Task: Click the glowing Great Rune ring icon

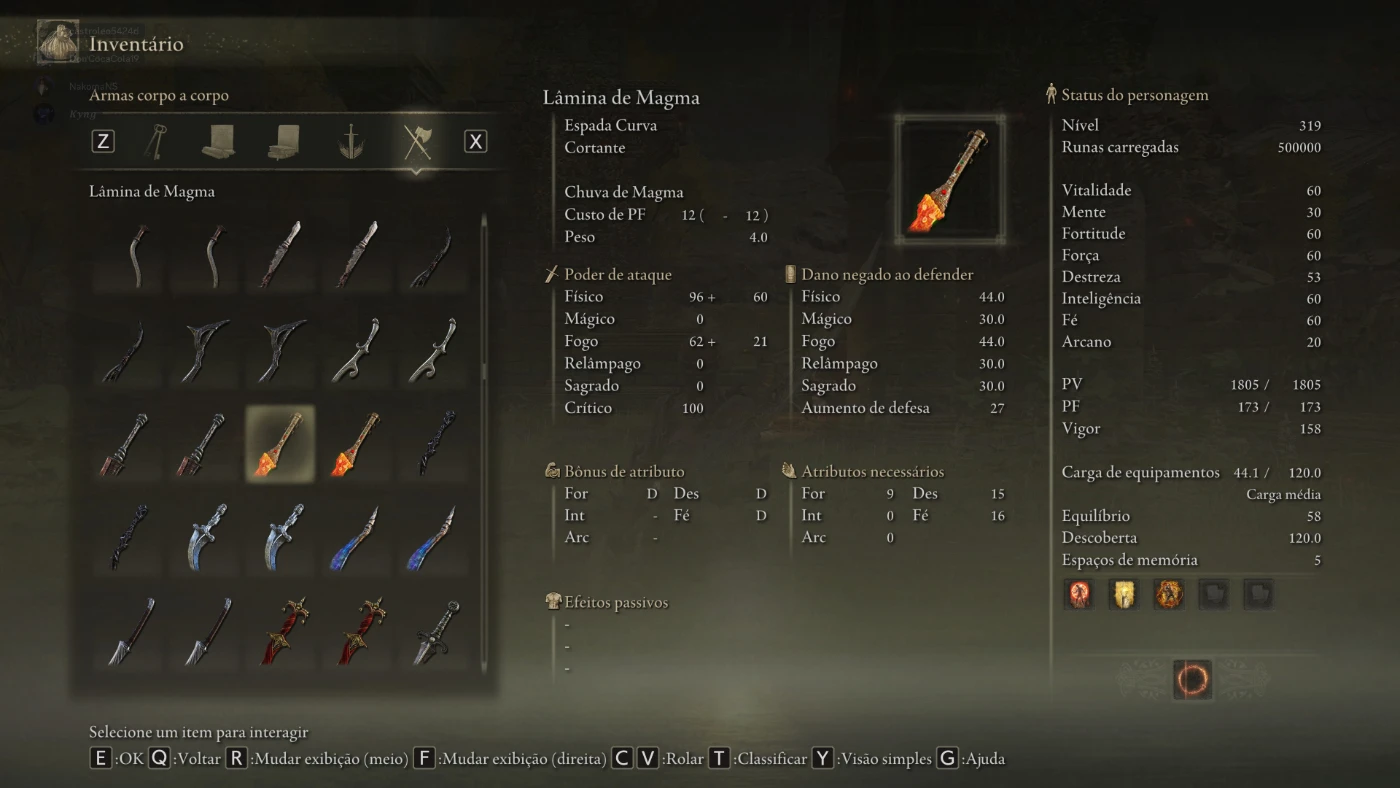Action: (1192, 680)
